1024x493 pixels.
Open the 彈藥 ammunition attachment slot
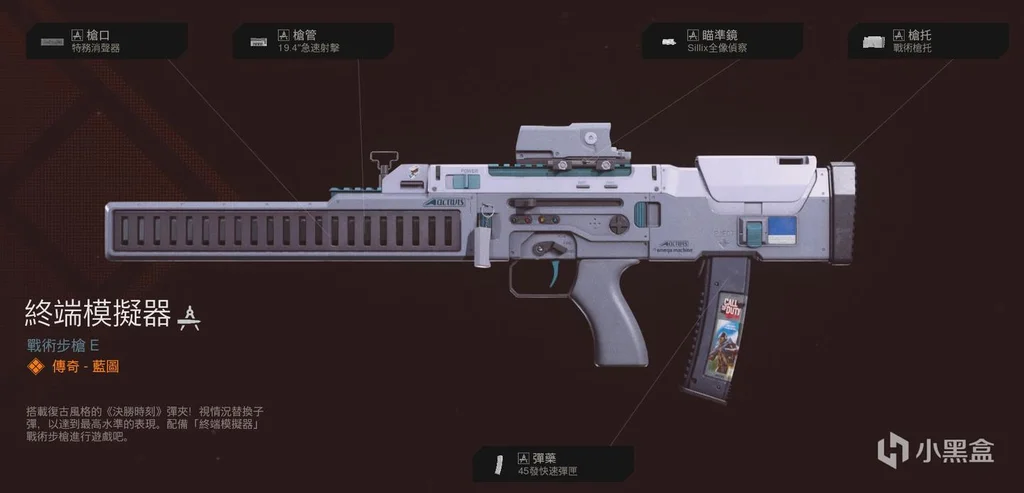click(553, 463)
